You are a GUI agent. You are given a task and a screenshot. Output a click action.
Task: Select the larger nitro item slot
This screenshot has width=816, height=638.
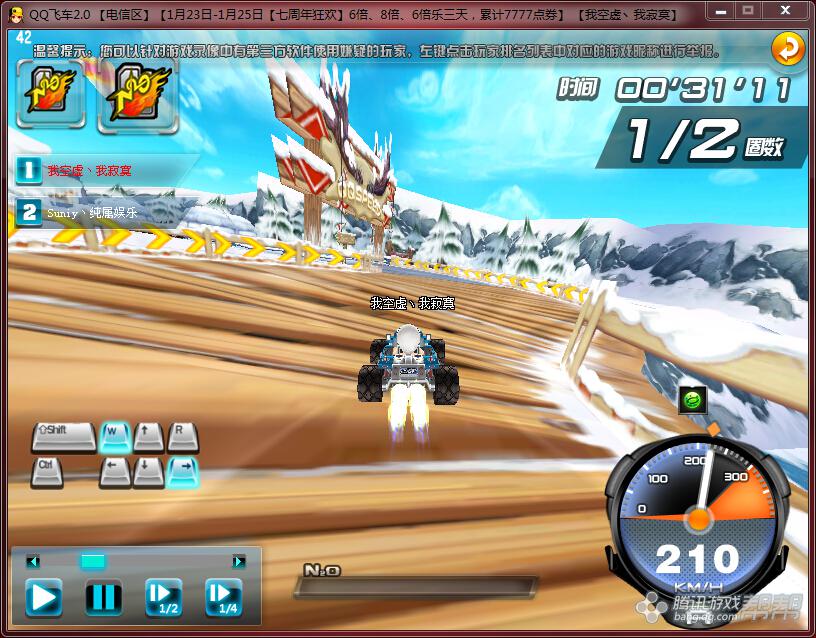[x=137, y=95]
